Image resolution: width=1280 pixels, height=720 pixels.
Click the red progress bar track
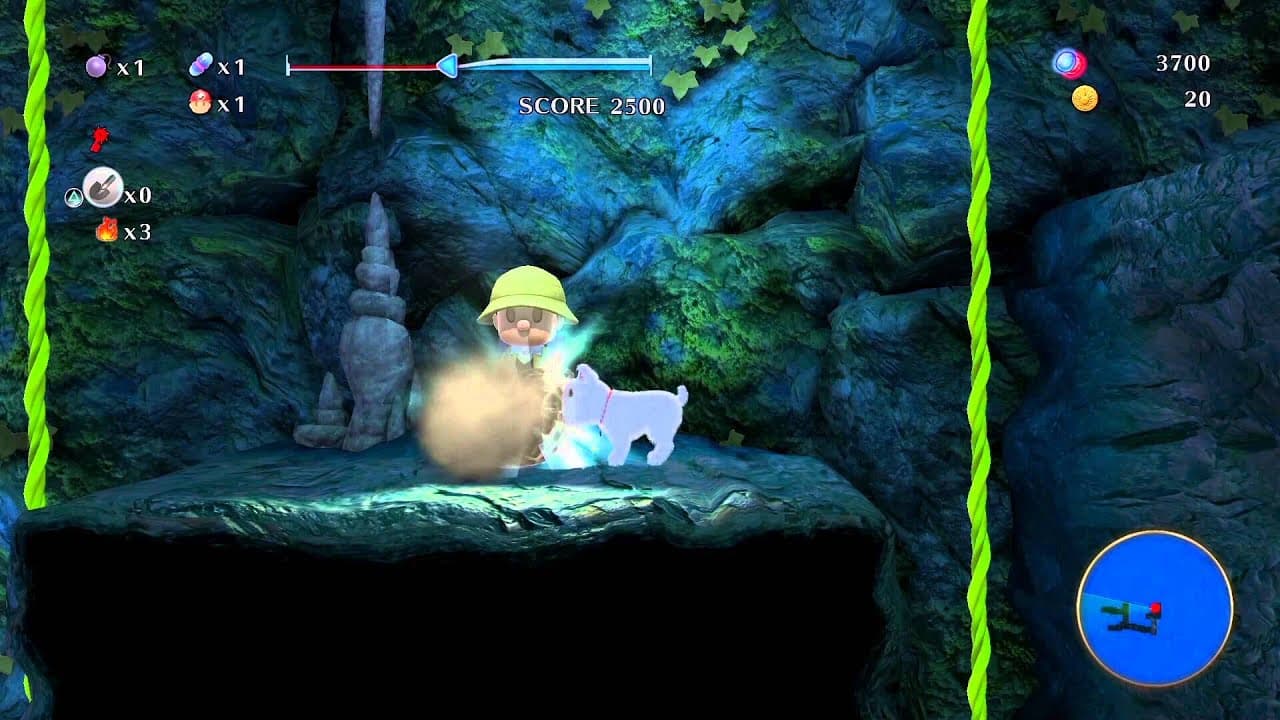[365, 67]
